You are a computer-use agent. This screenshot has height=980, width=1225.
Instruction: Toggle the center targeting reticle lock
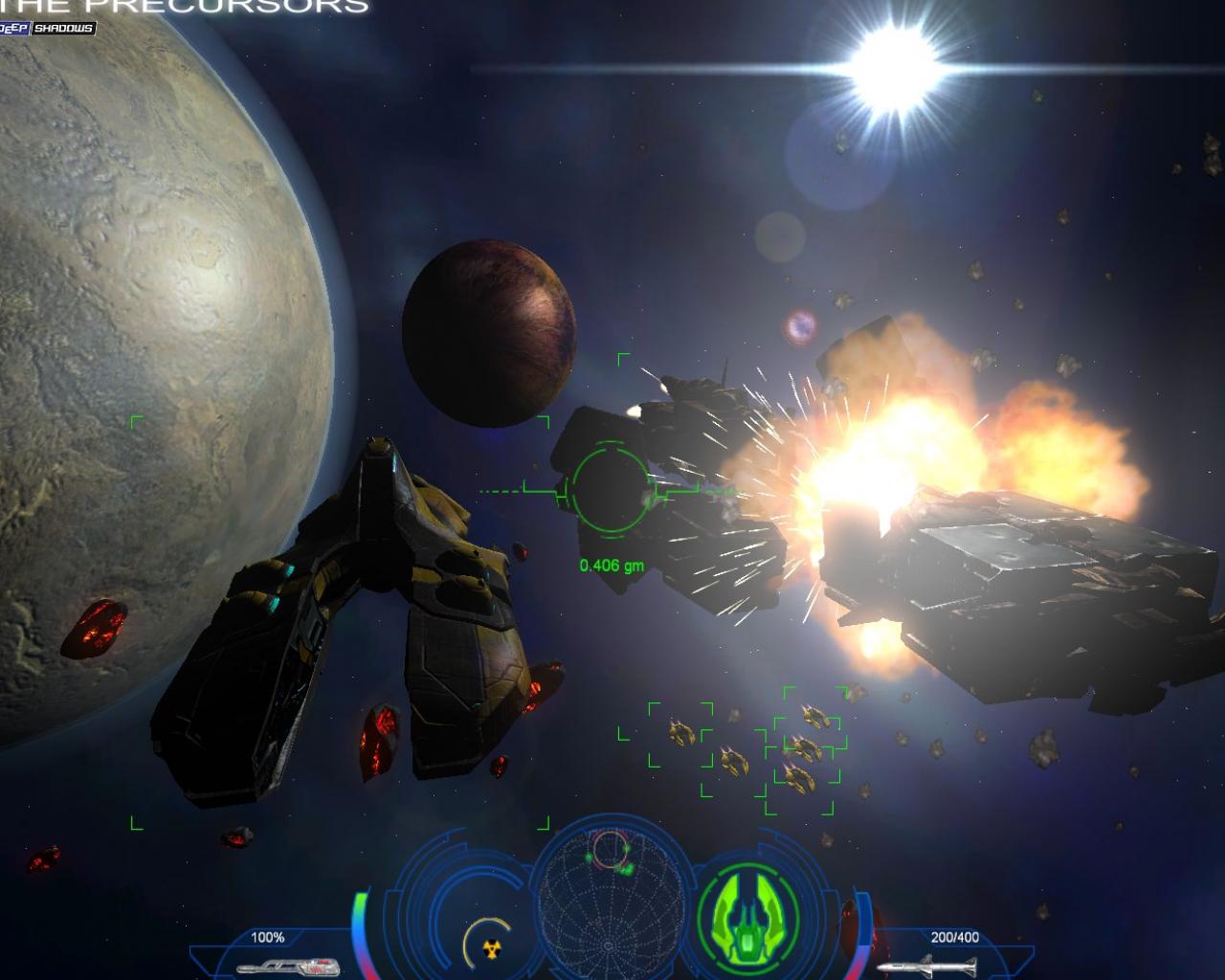point(609,490)
